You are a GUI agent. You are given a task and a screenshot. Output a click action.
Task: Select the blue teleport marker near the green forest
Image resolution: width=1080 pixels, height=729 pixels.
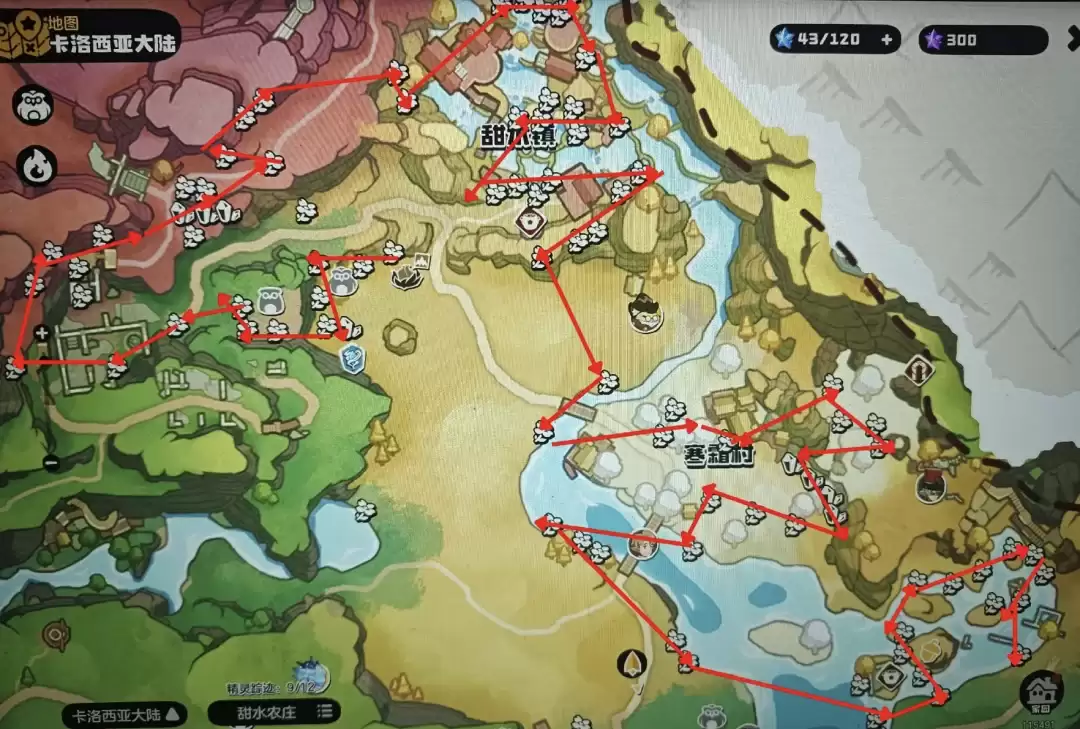352,358
